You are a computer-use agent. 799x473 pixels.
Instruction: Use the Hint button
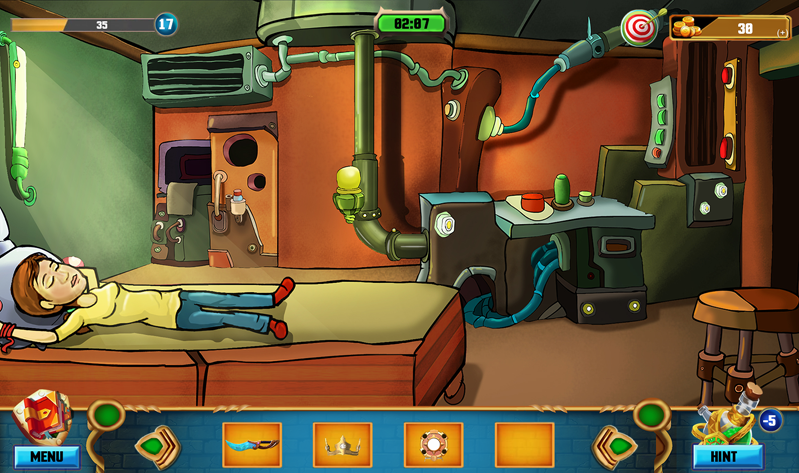727,457
